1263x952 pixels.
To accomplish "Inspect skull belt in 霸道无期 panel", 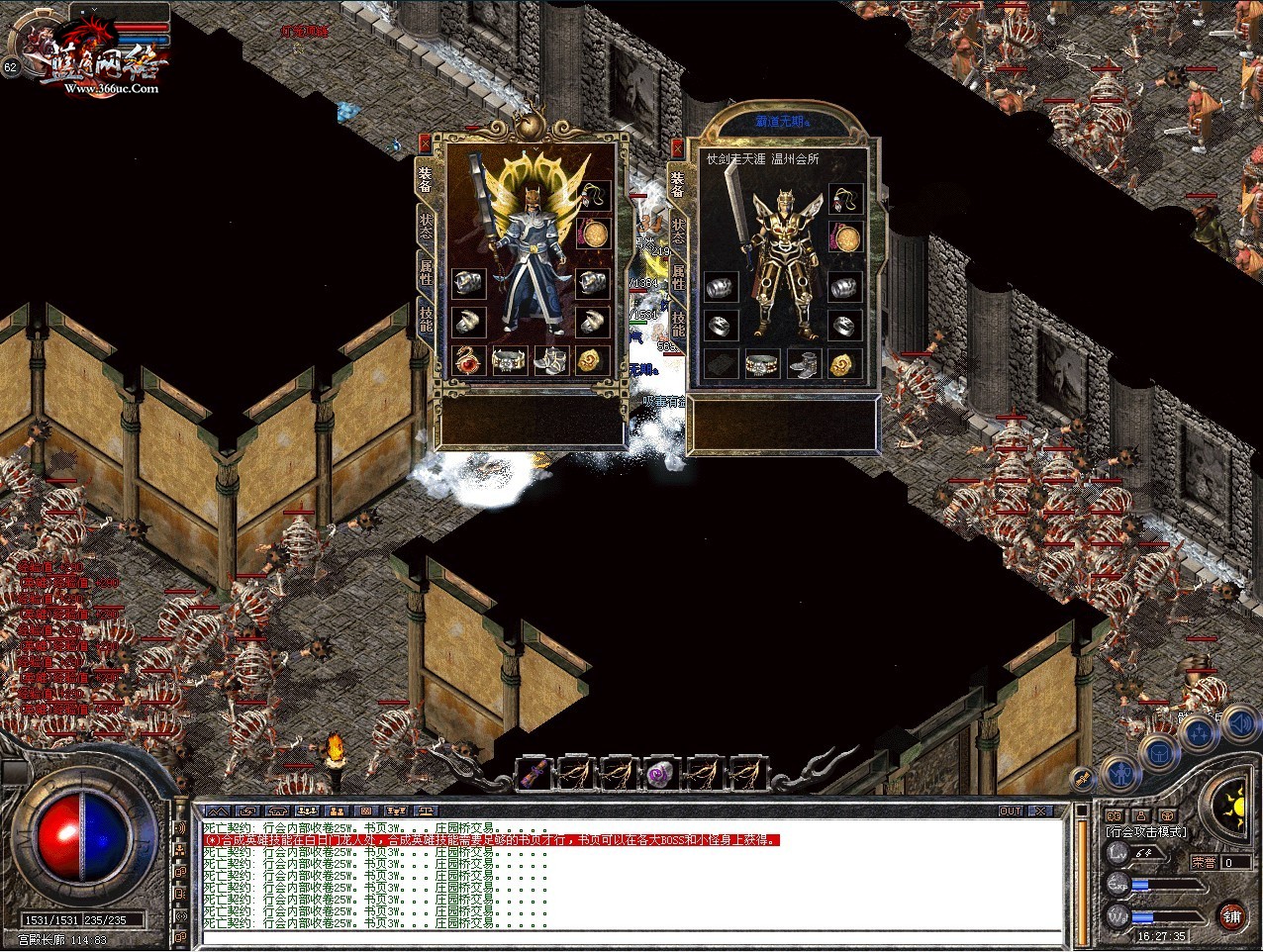I will (x=761, y=365).
